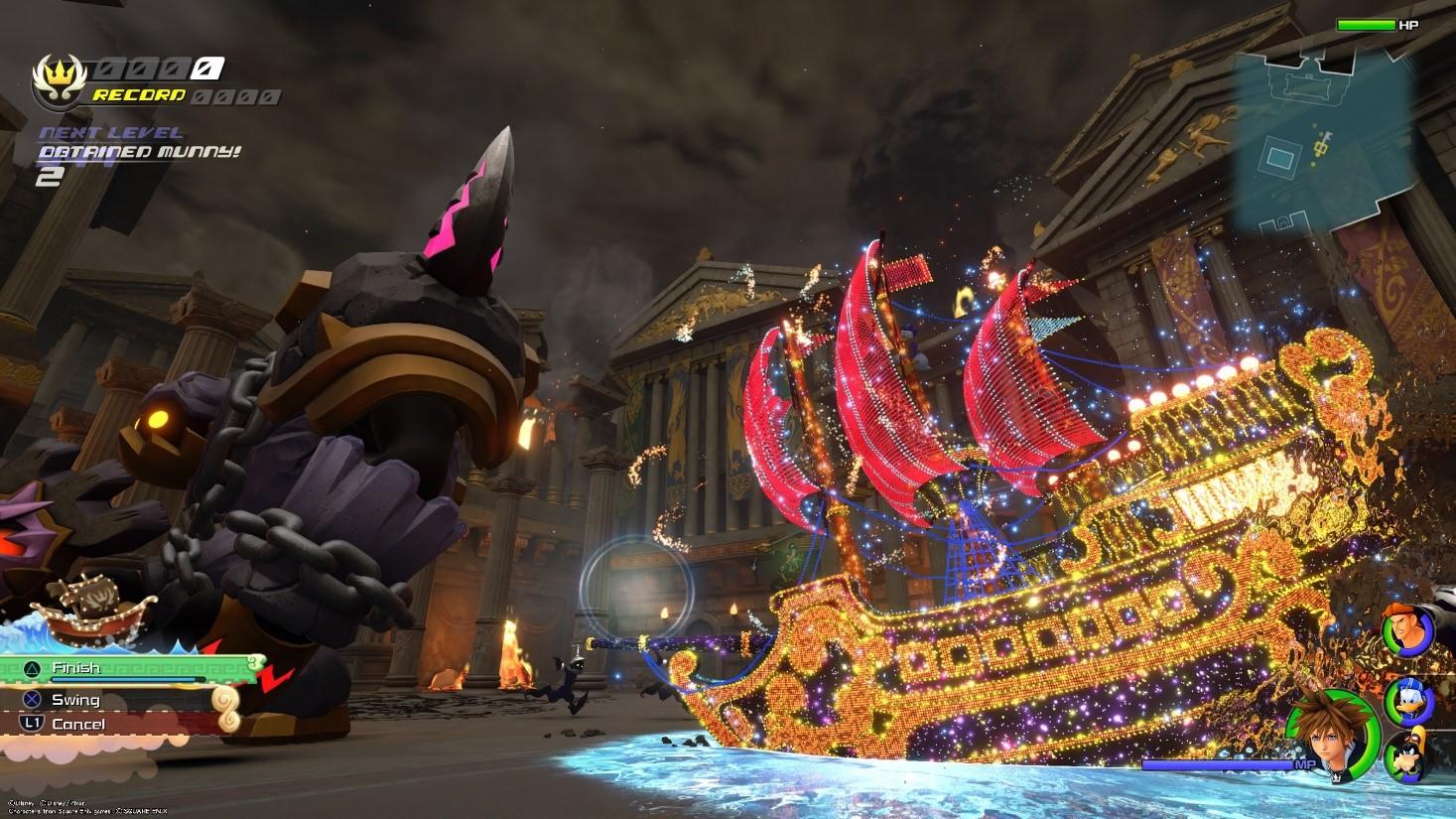
Task: Click the gold crown record emblem
Action: coord(57,81)
